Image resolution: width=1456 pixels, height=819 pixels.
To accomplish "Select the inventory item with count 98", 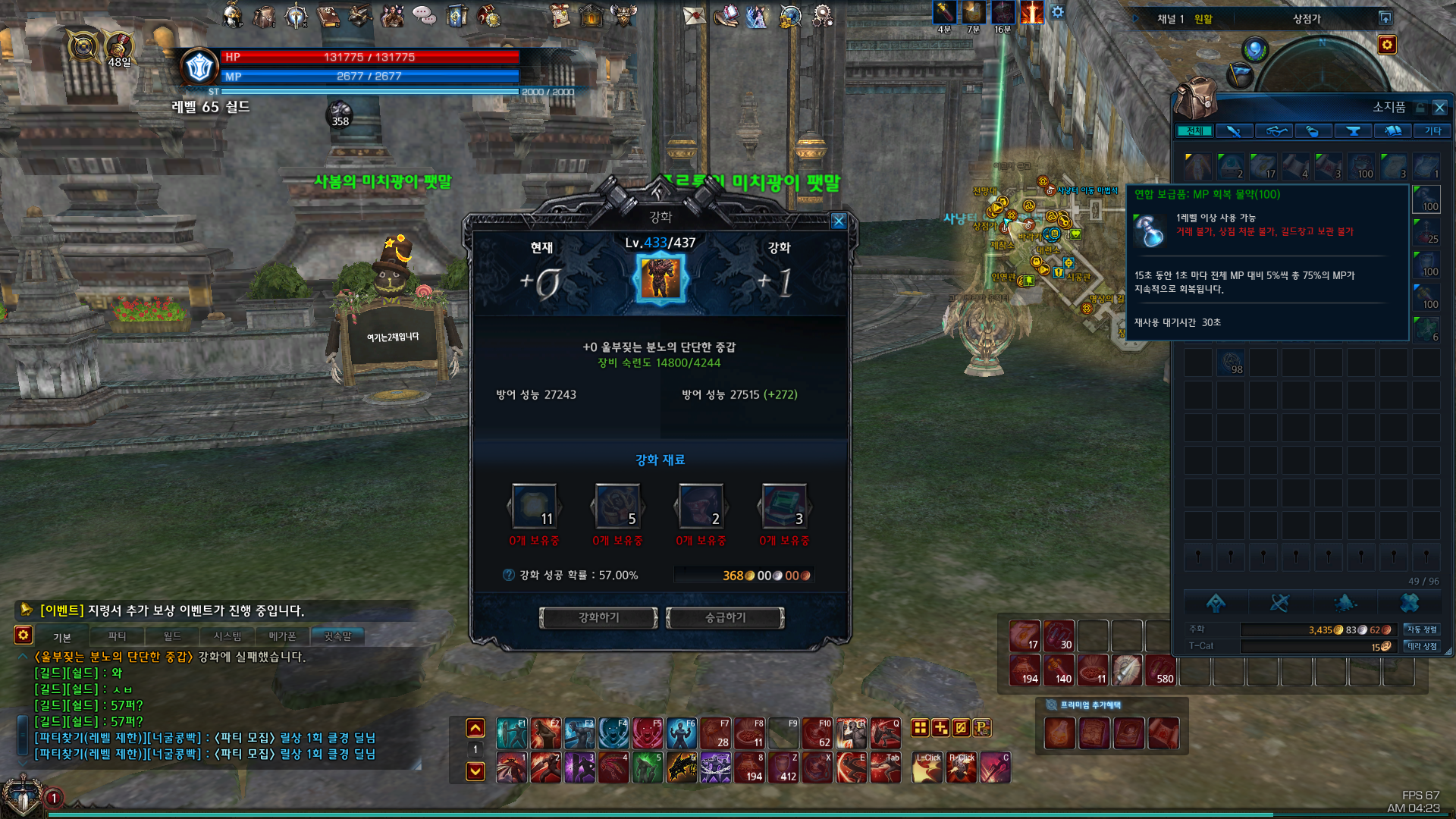I will pyautogui.click(x=1231, y=362).
